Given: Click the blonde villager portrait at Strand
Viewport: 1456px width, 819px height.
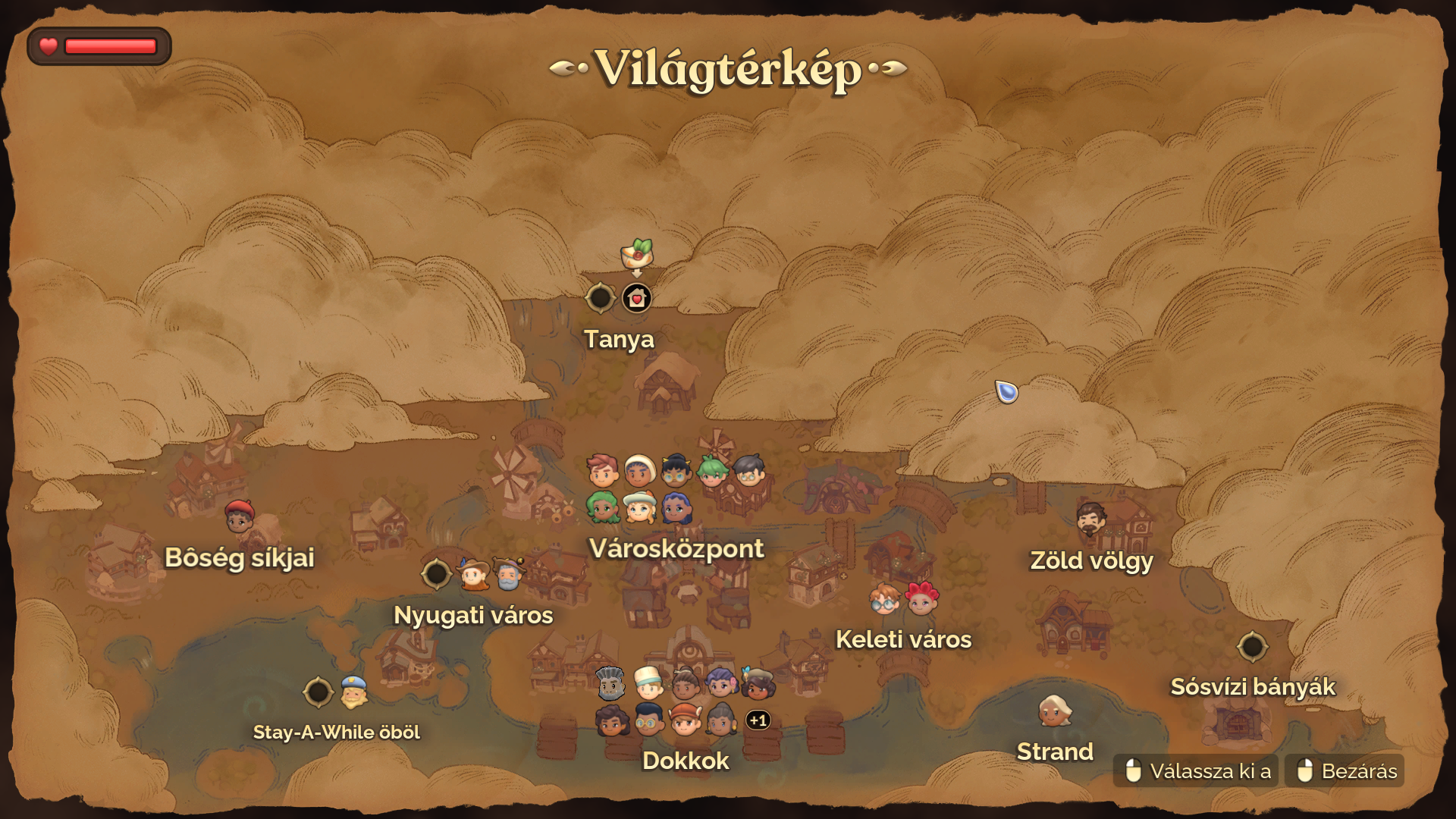Looking at the screenshot, I should [x=1054, y=711].
